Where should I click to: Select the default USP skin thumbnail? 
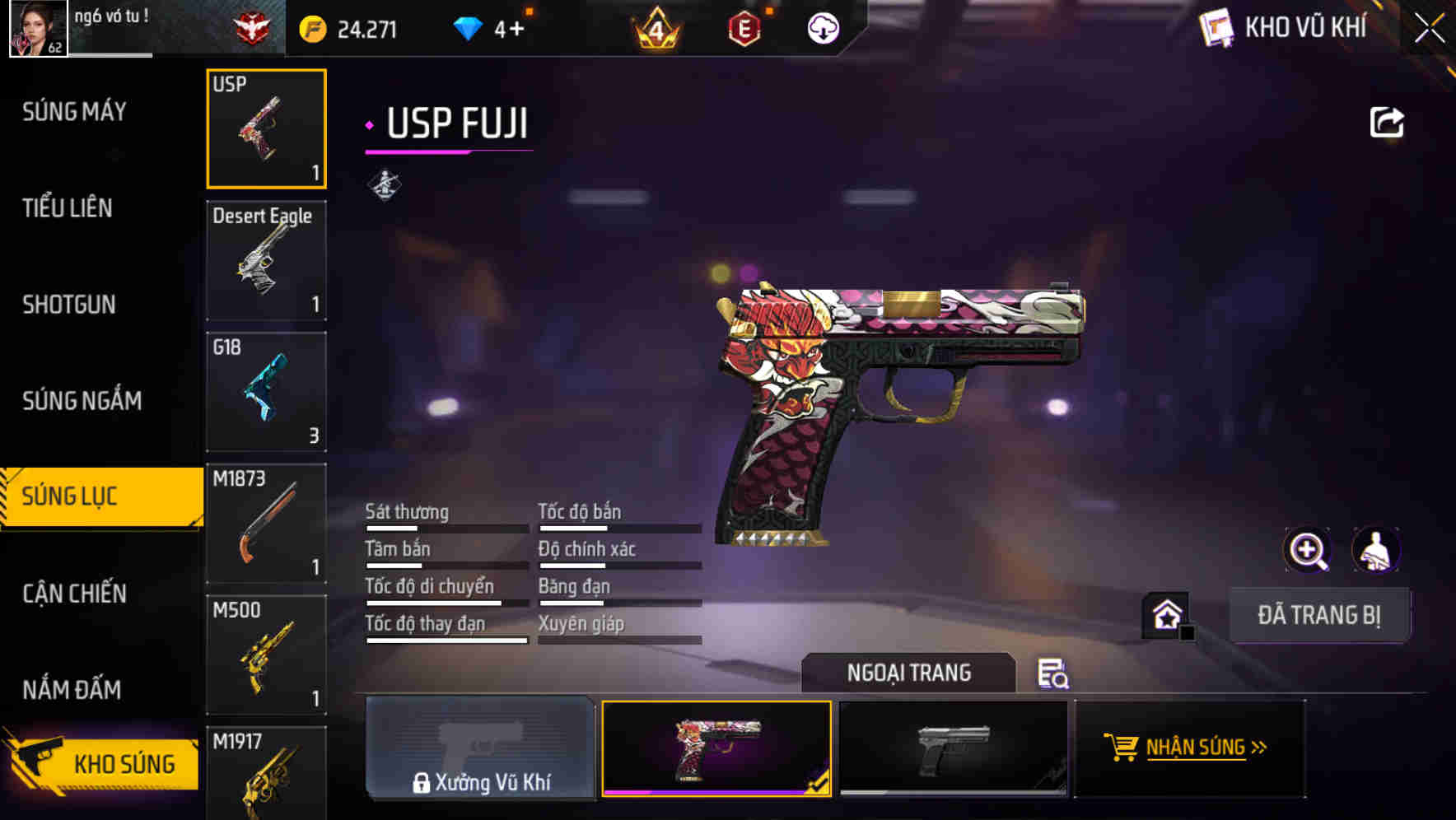(954, 748)
